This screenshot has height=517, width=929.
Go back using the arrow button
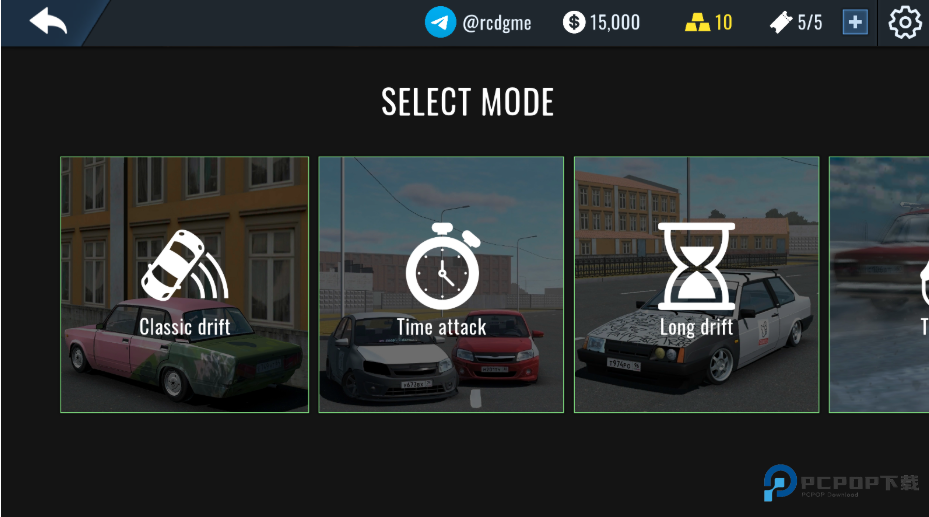(47, 21)
